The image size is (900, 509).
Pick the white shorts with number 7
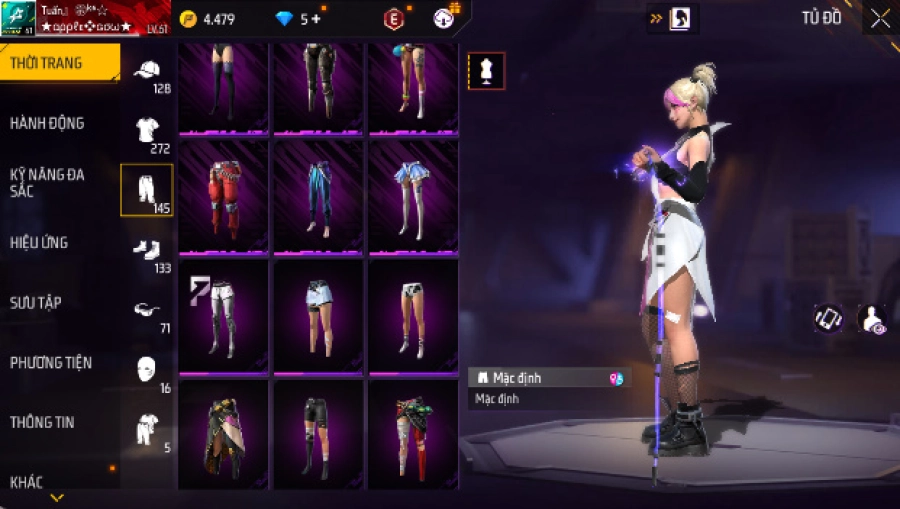click(223, 314)
